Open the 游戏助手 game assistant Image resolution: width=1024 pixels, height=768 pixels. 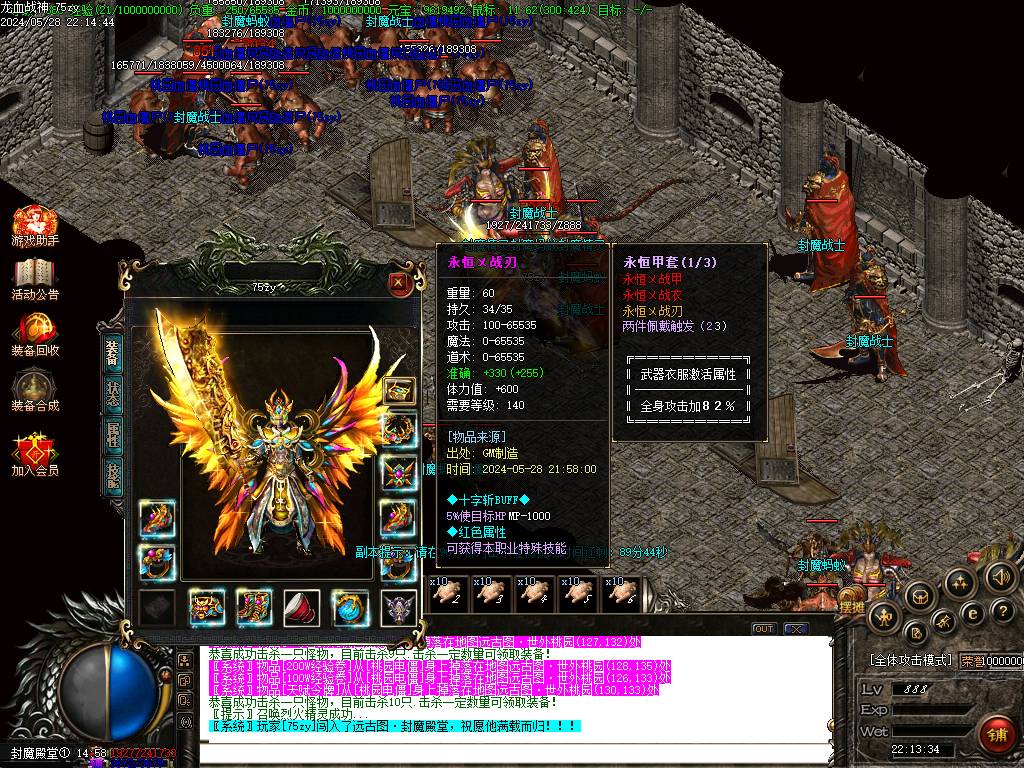click(x=35, y=227)
